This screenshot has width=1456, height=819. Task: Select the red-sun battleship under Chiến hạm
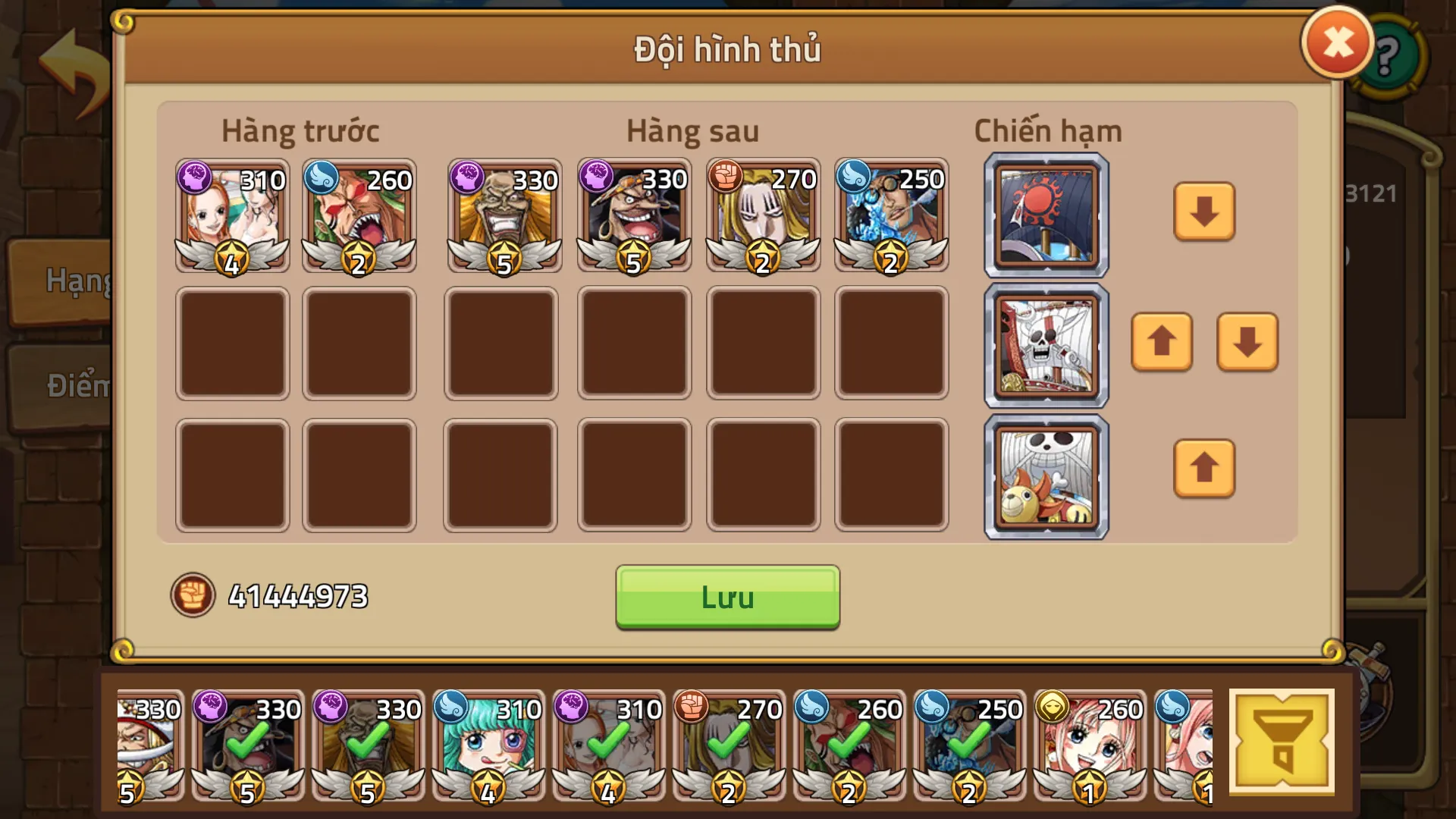(x=1046, y=215)
